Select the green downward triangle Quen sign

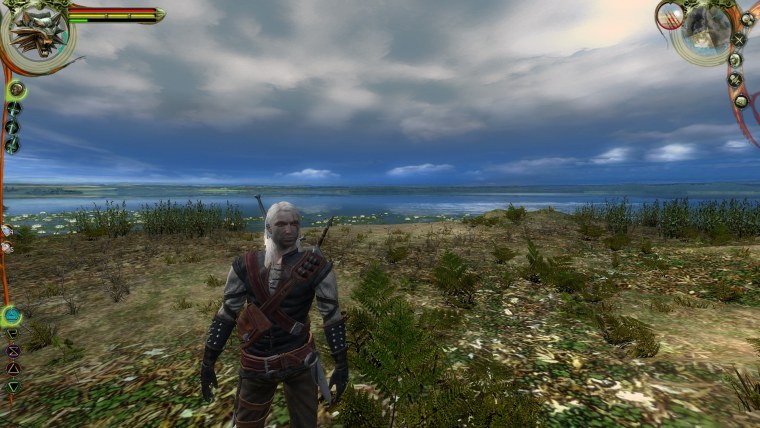point(13,386)
